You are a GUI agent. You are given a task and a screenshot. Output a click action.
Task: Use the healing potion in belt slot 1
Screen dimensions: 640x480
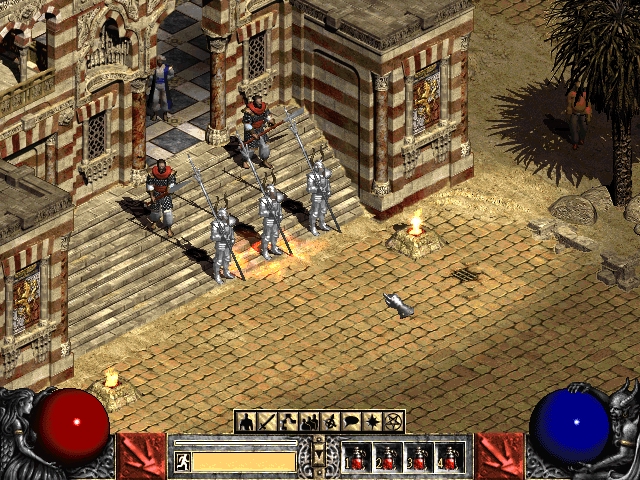357,459
